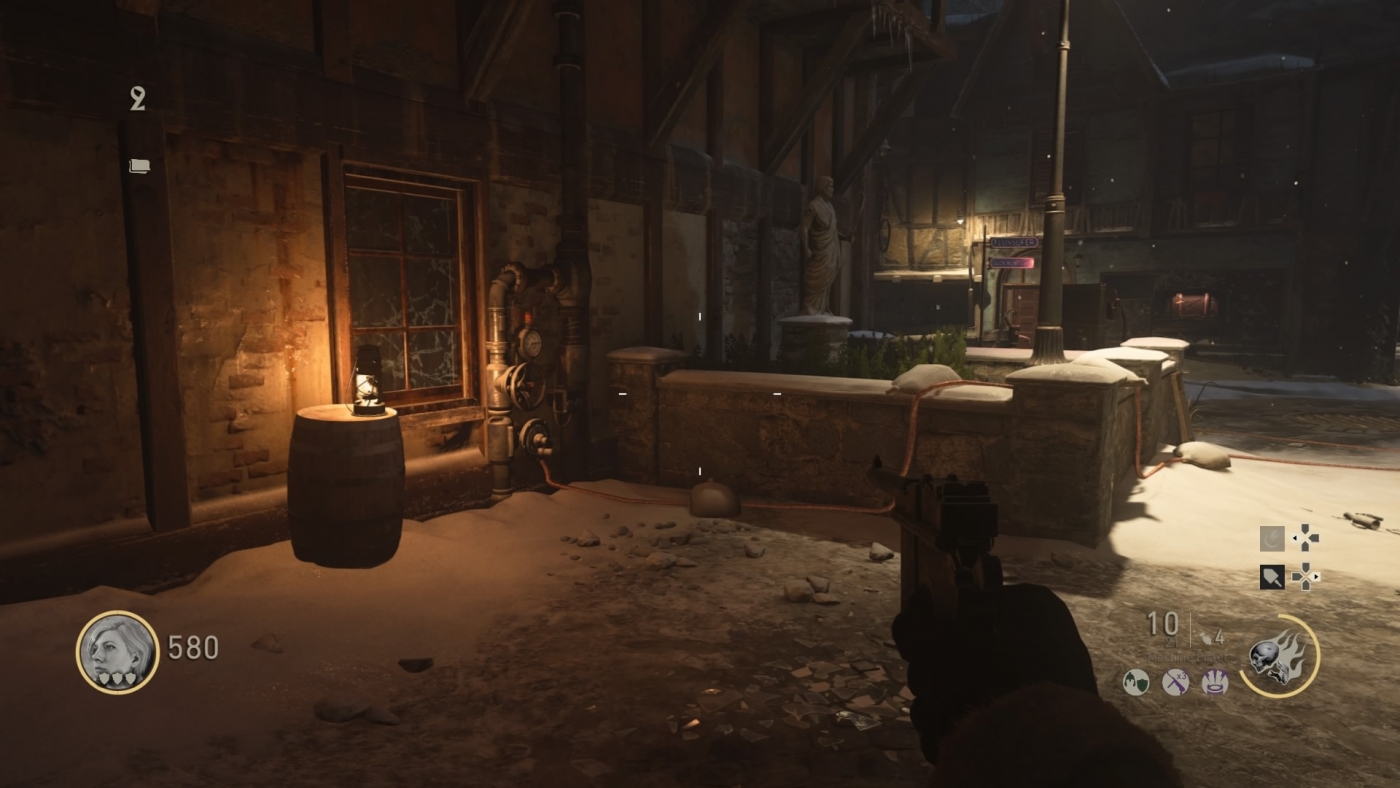Expand the lower d-pad right arrow indicator
The width and height of the screenshot is (1400, 788).
click(1317, 576)
